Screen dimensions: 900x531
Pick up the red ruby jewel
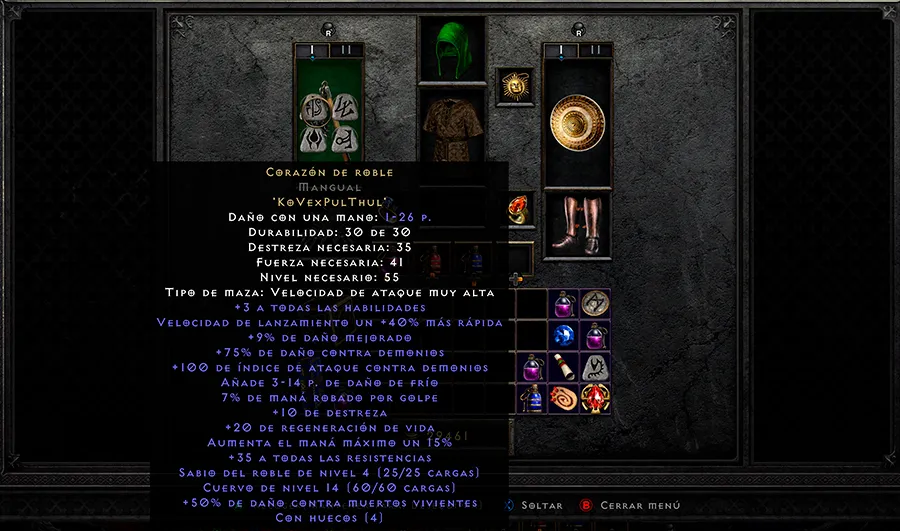coord(595,398)
